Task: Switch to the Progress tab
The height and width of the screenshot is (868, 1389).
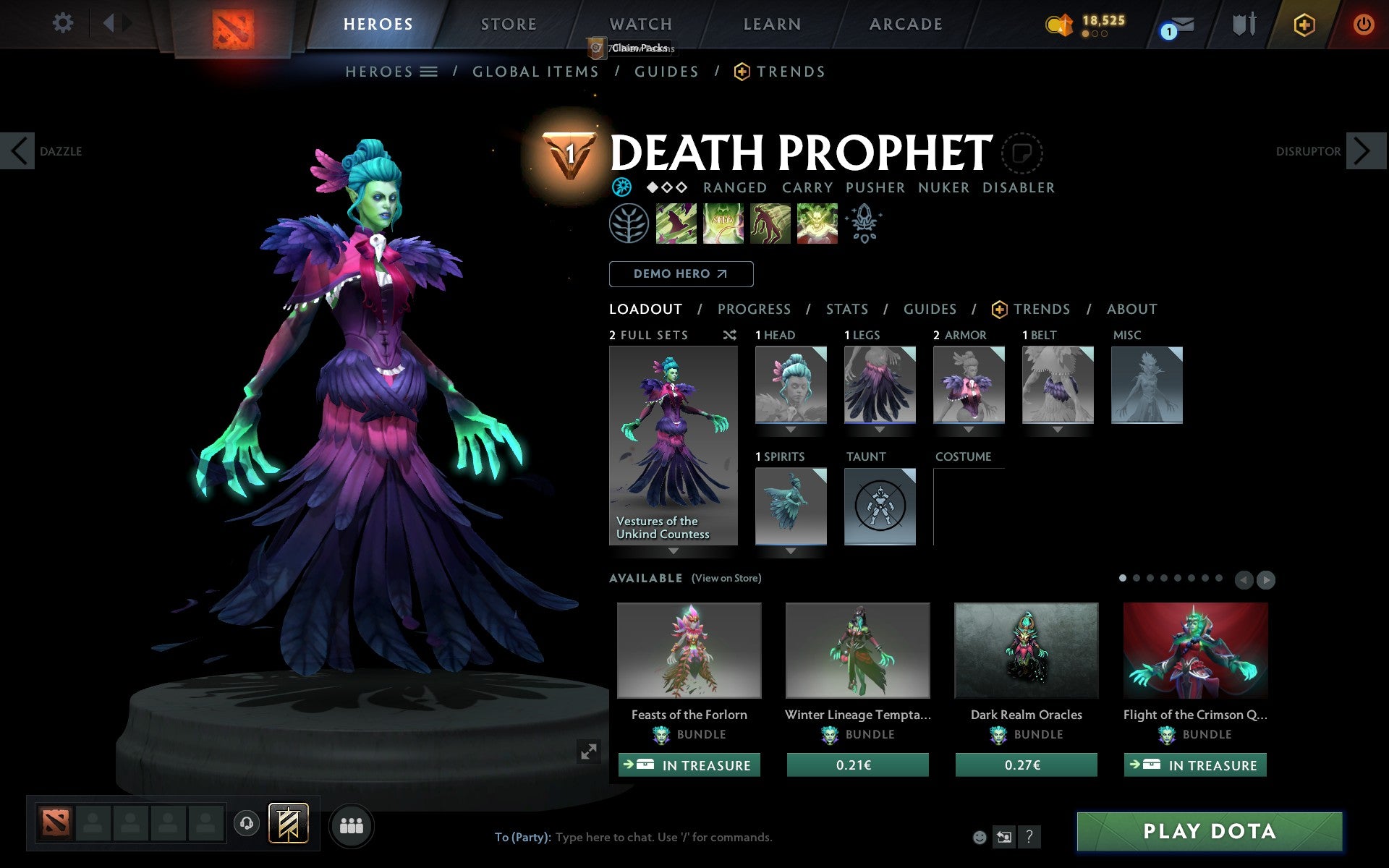Action: coord(754,309)
